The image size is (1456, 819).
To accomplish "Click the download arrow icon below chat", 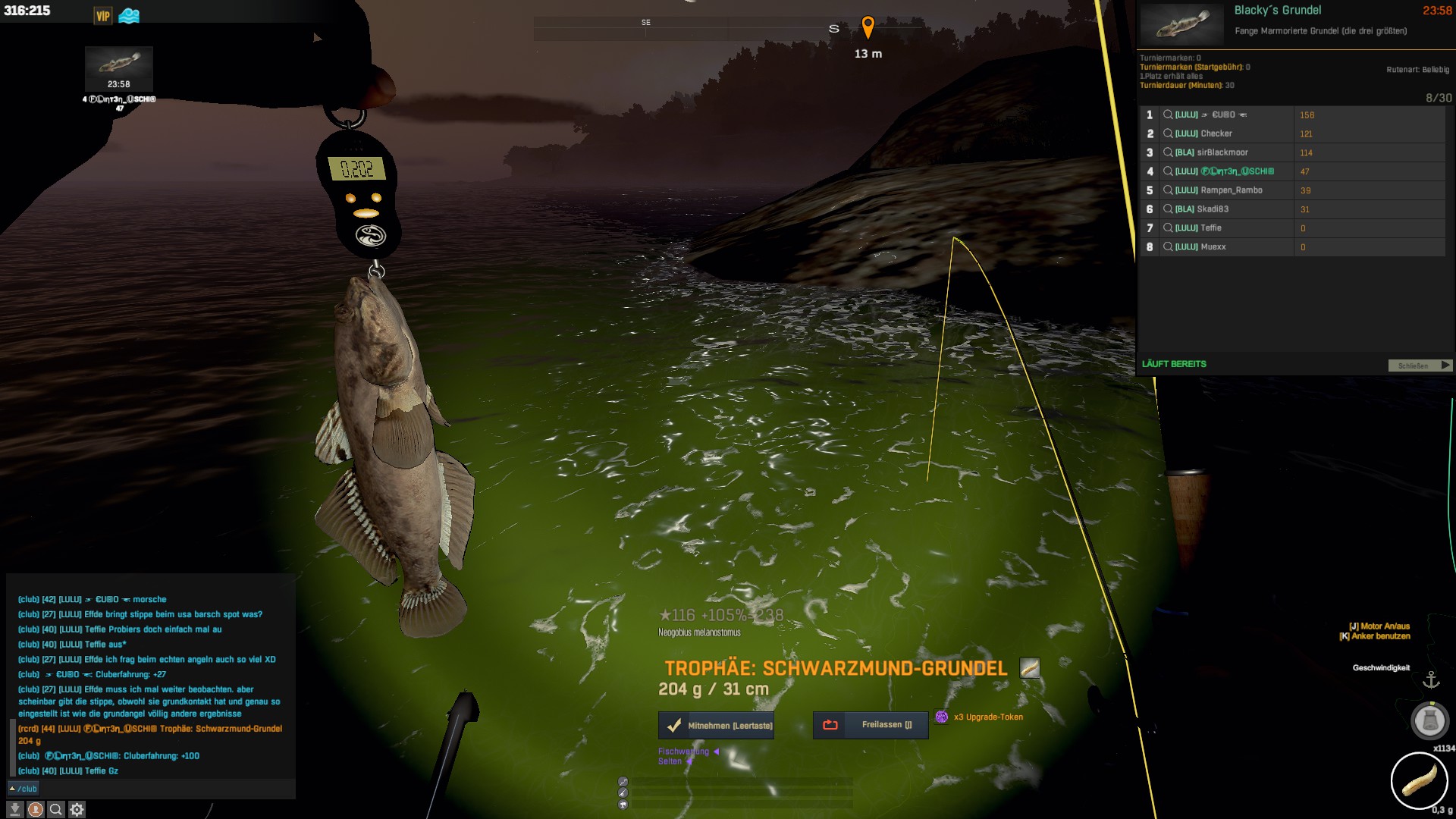I will click(14, 810).
